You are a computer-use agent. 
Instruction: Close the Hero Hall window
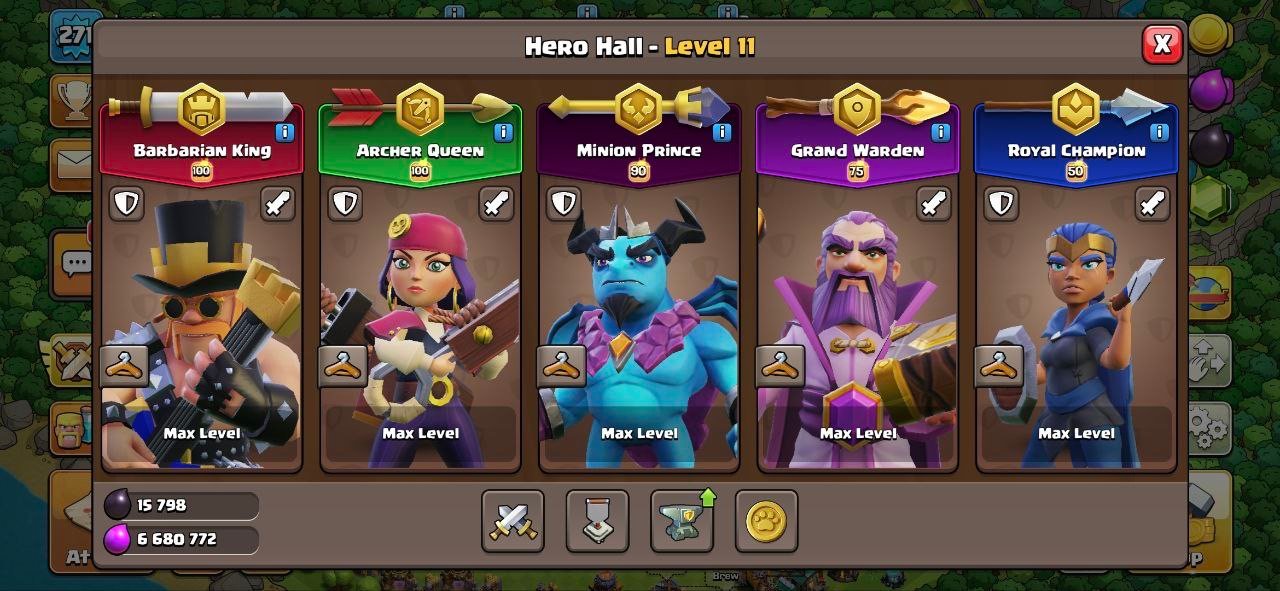tap(1161, 44)
